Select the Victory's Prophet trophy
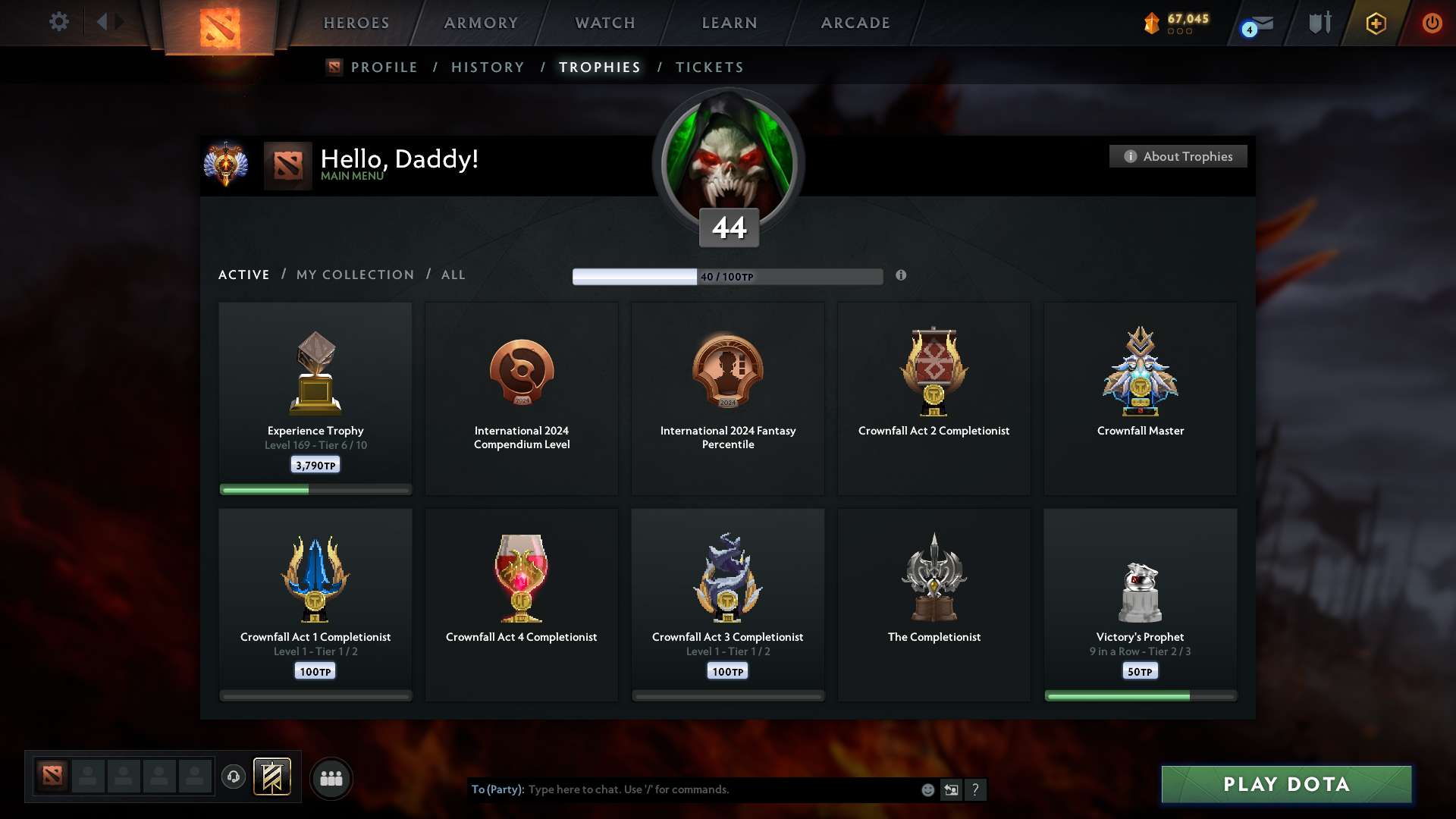This screenshot has height=819, width=1456. pyautogui.click(x=1140, y=604)
